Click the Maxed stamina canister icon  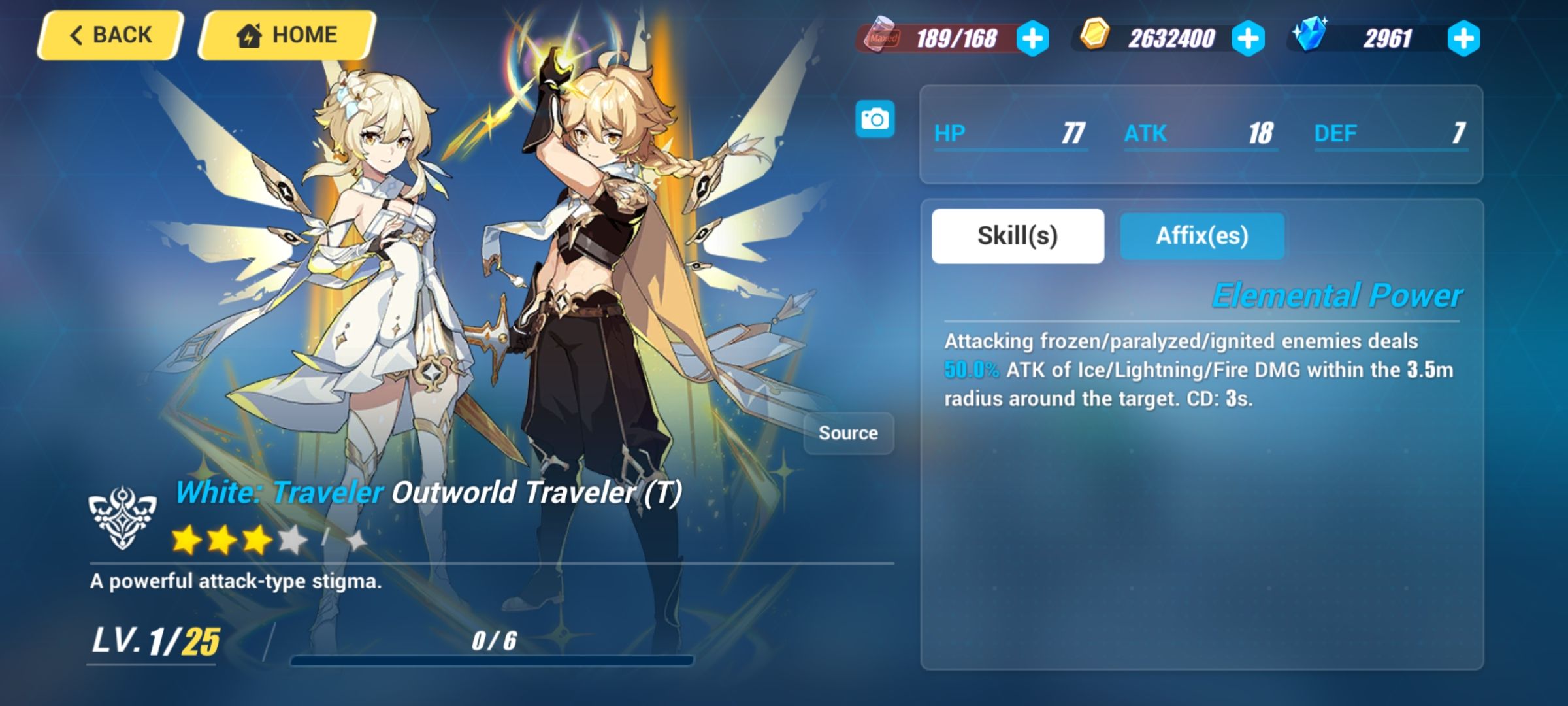(x=885, y=38)
